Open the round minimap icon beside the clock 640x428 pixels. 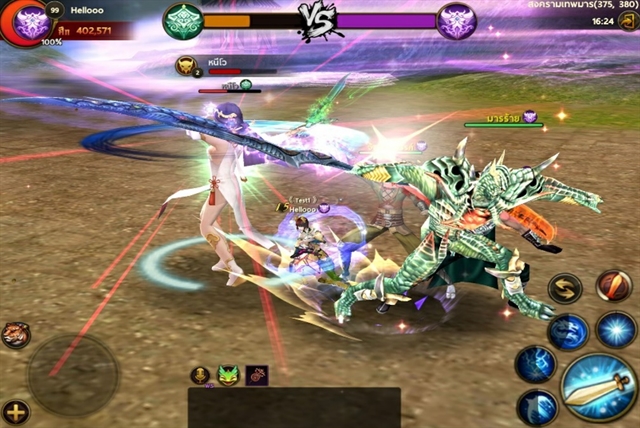coord(628,21)
